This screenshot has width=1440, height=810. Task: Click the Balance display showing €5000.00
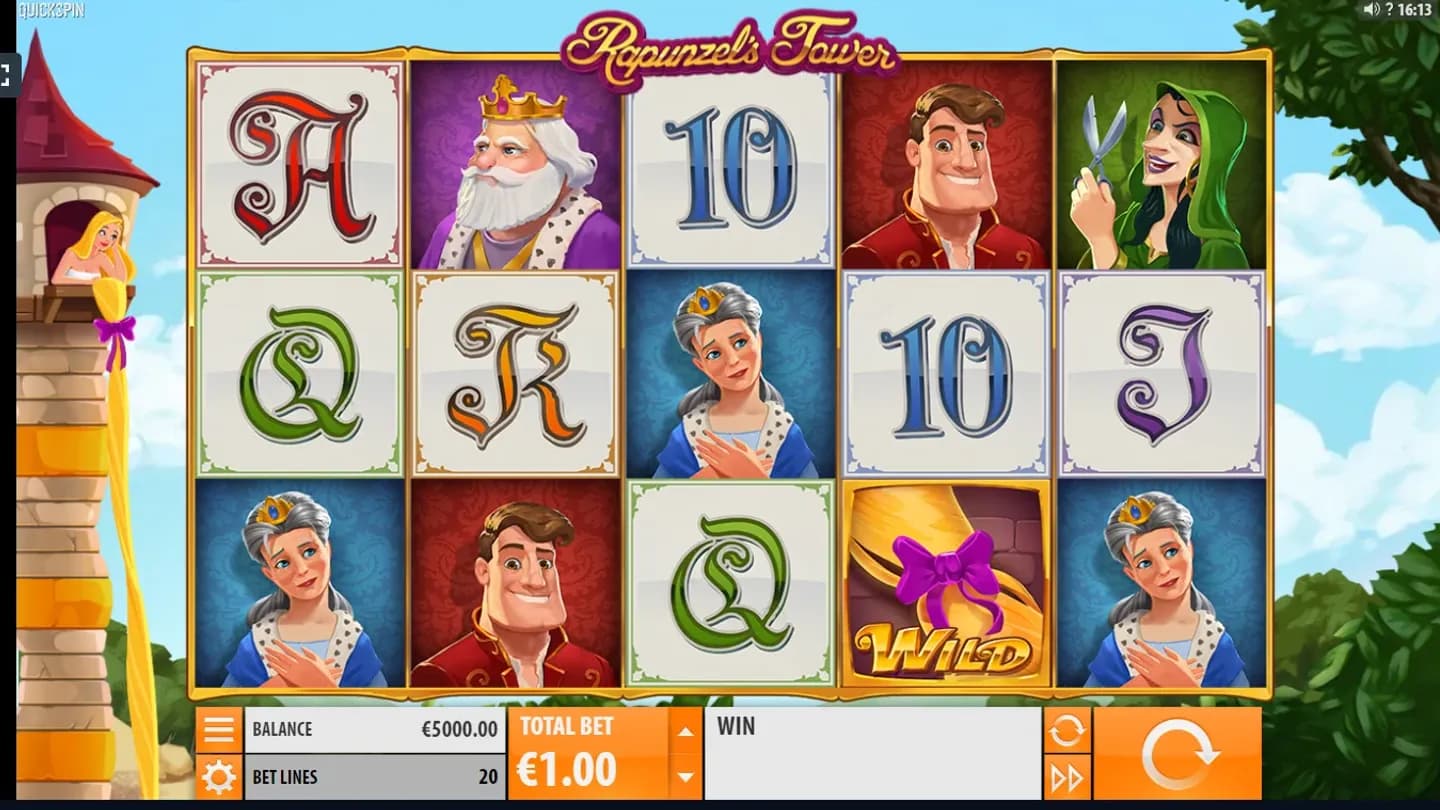(375, 729)
